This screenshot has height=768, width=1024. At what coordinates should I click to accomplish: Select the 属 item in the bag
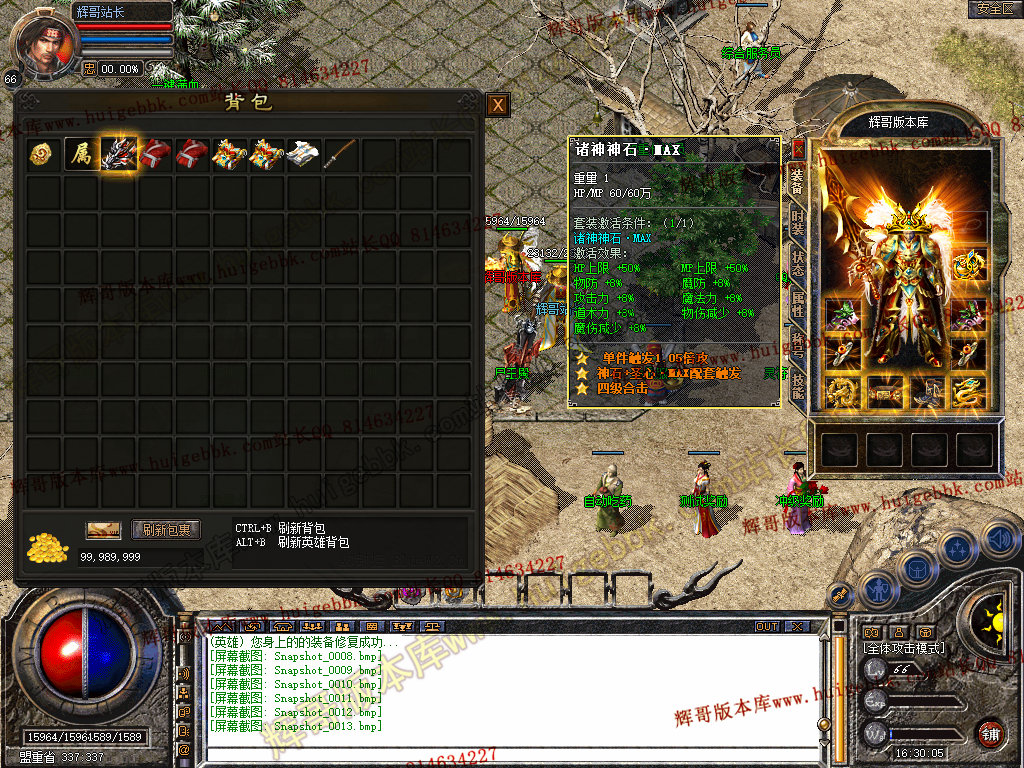point(80,153)
